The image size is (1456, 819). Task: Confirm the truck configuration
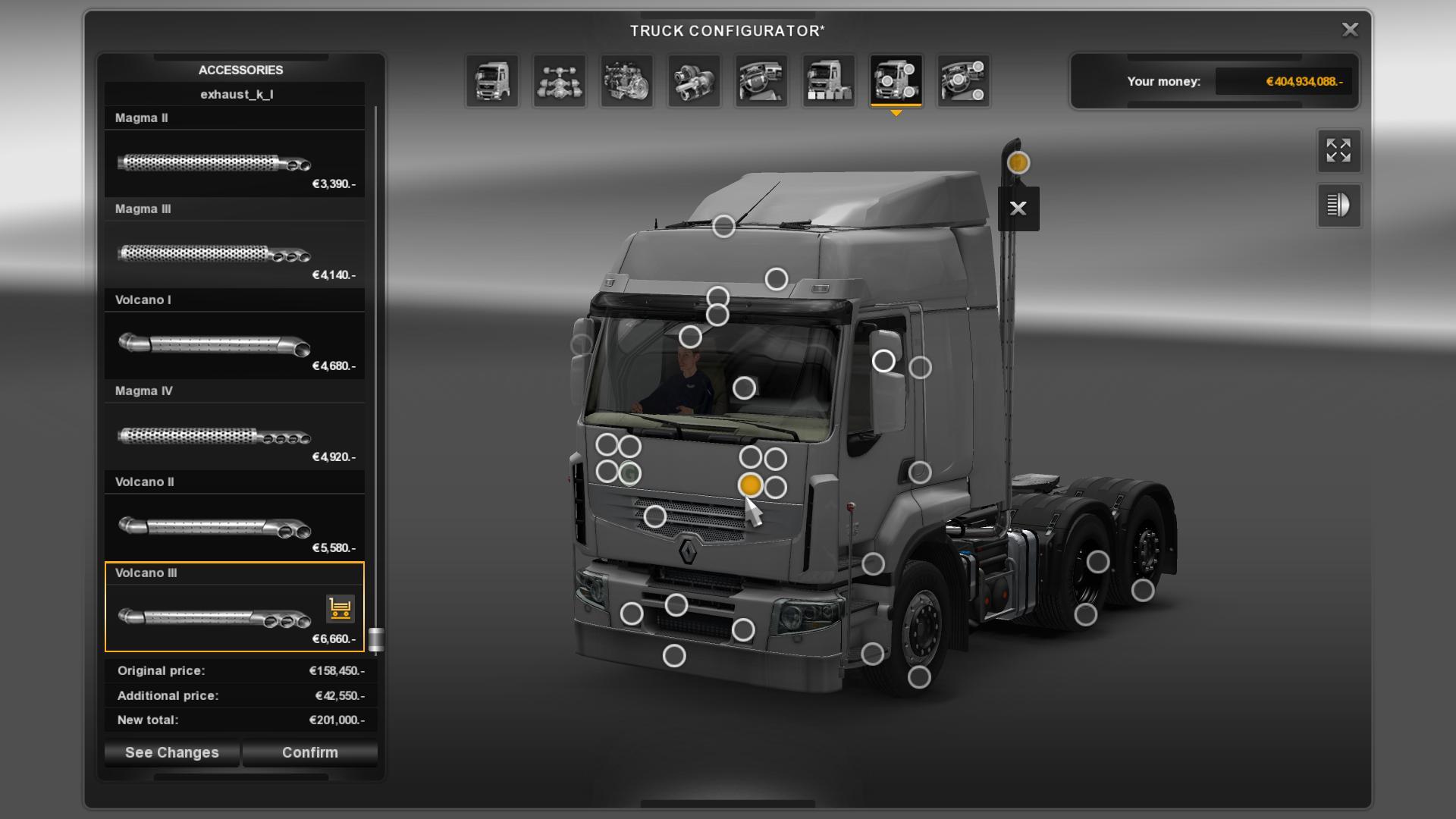309,752
